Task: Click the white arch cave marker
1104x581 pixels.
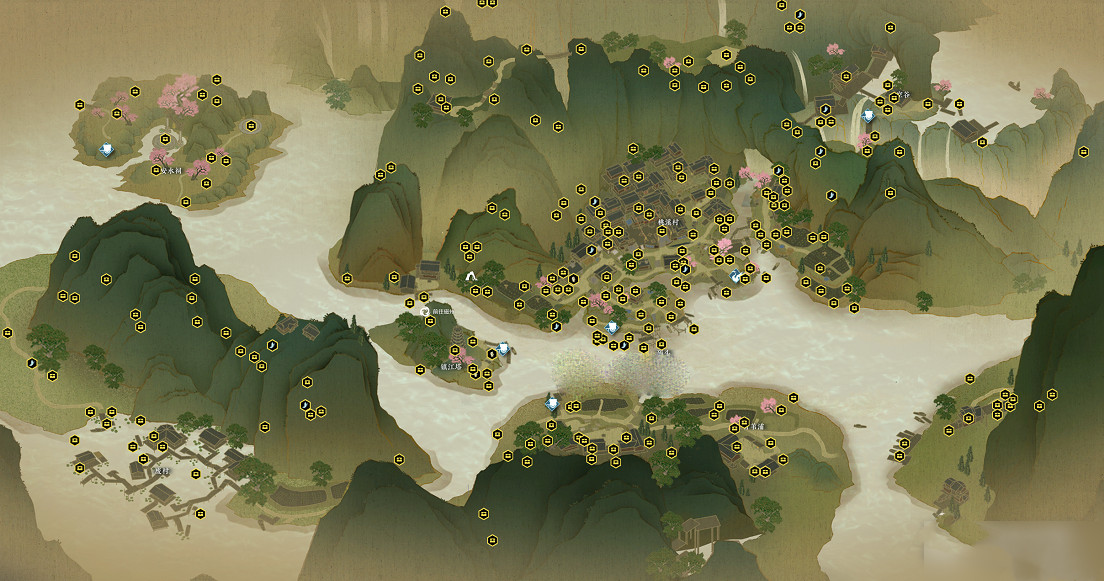Action: click(471, 275)
